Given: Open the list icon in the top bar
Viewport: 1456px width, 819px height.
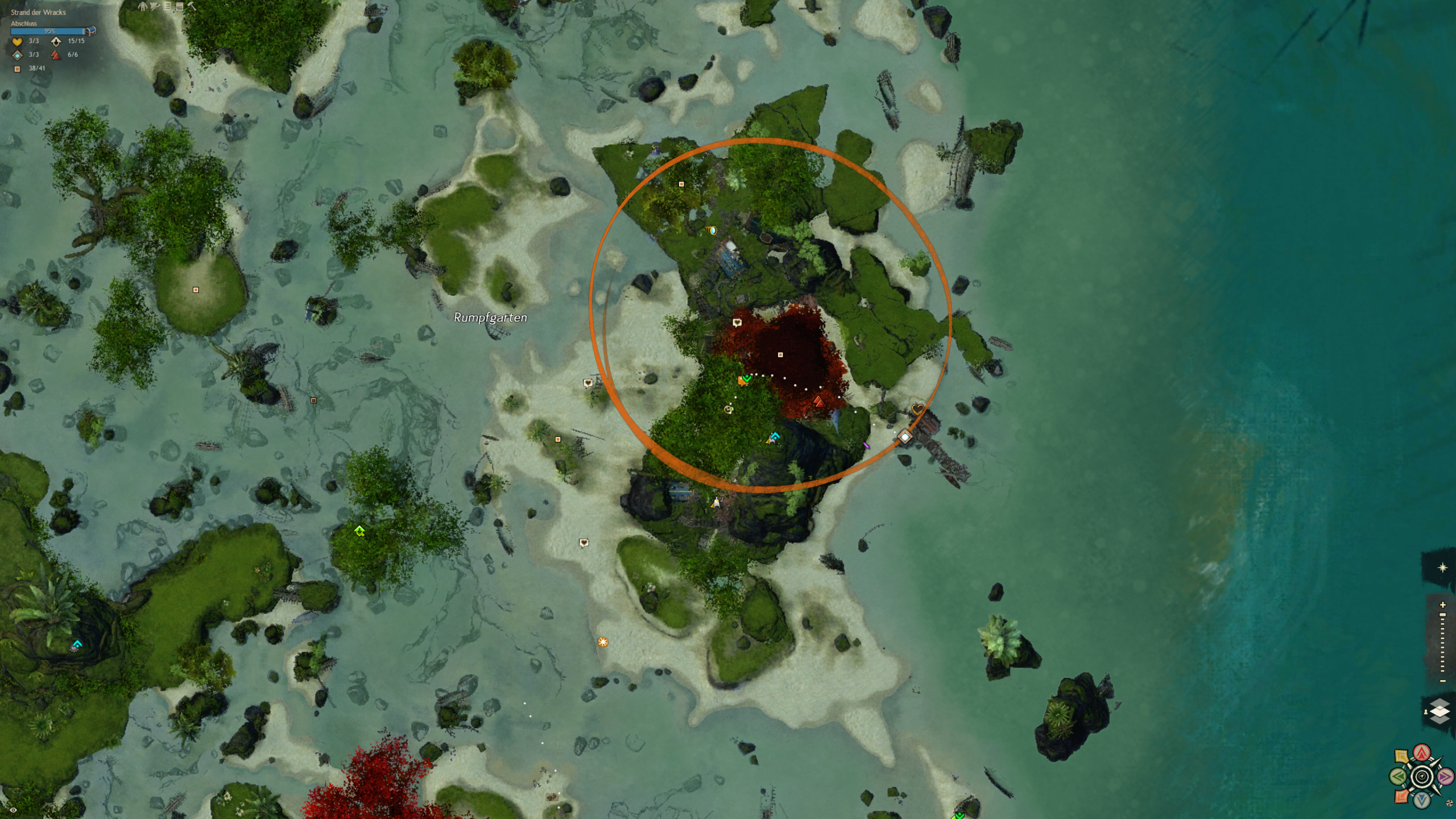Looking at the screenshot, I should tap(167, 7).
